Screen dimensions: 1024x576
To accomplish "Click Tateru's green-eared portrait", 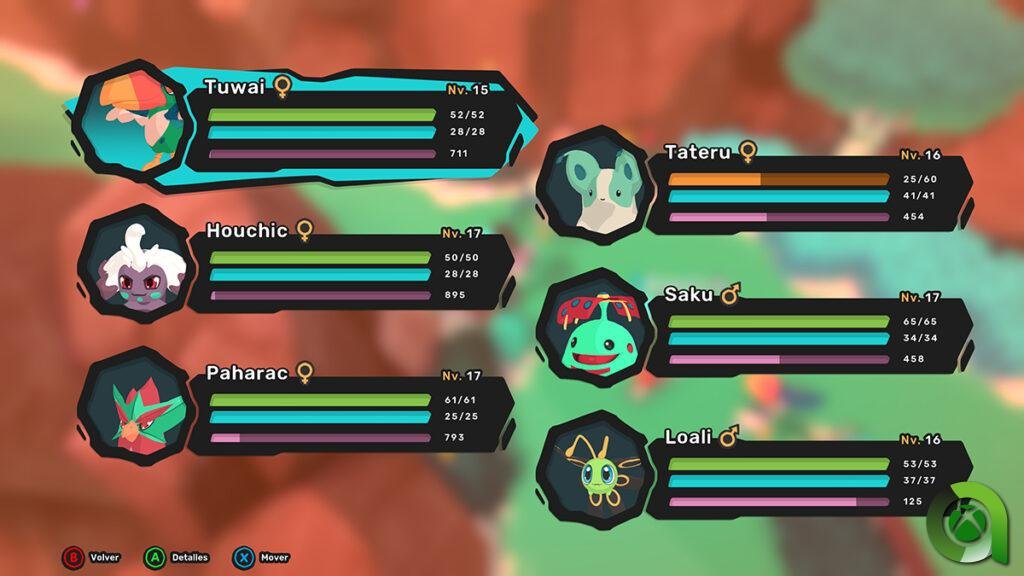I will [x=593, y=188].
